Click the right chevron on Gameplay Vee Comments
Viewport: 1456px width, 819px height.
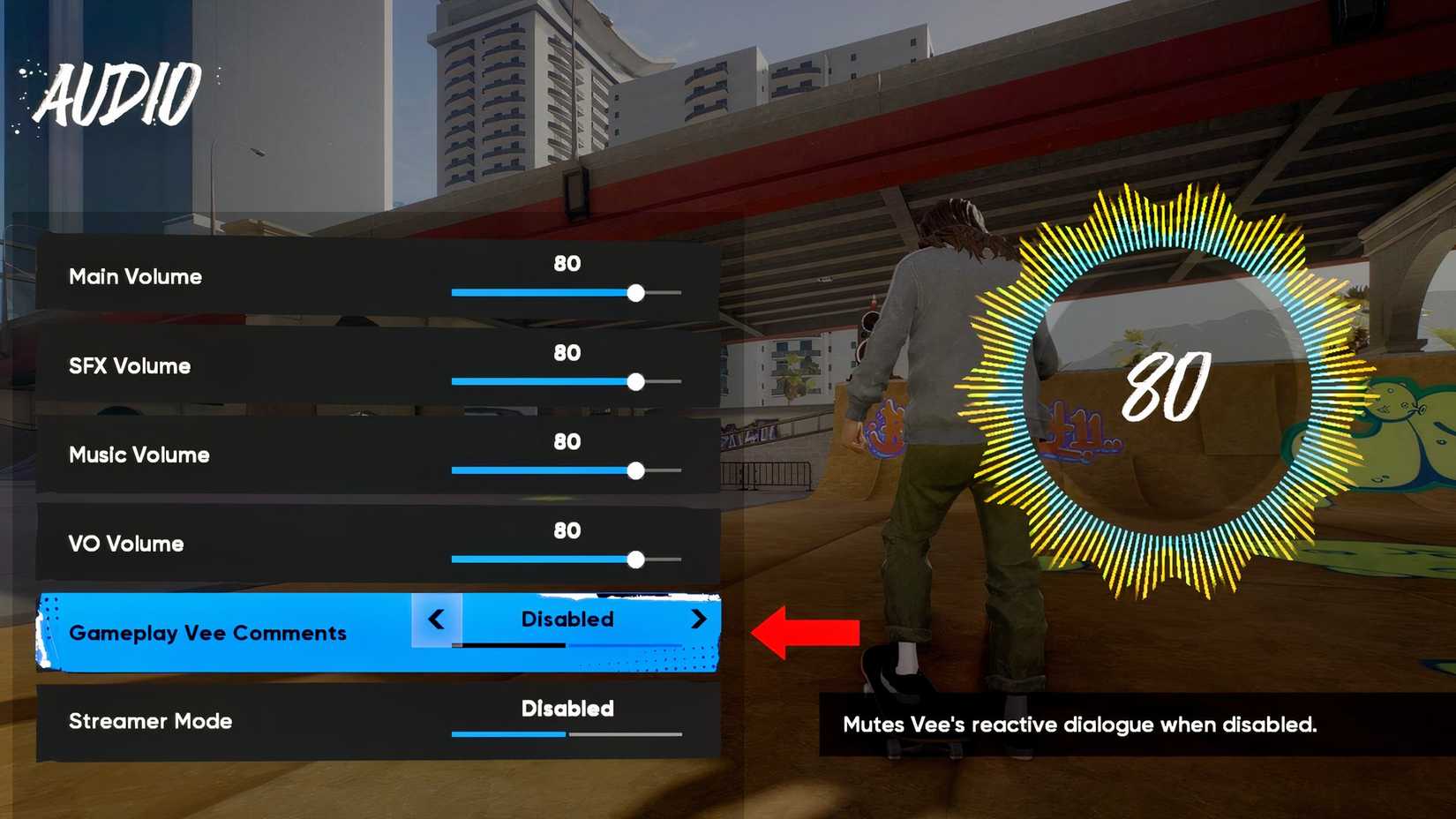(700, 620)
